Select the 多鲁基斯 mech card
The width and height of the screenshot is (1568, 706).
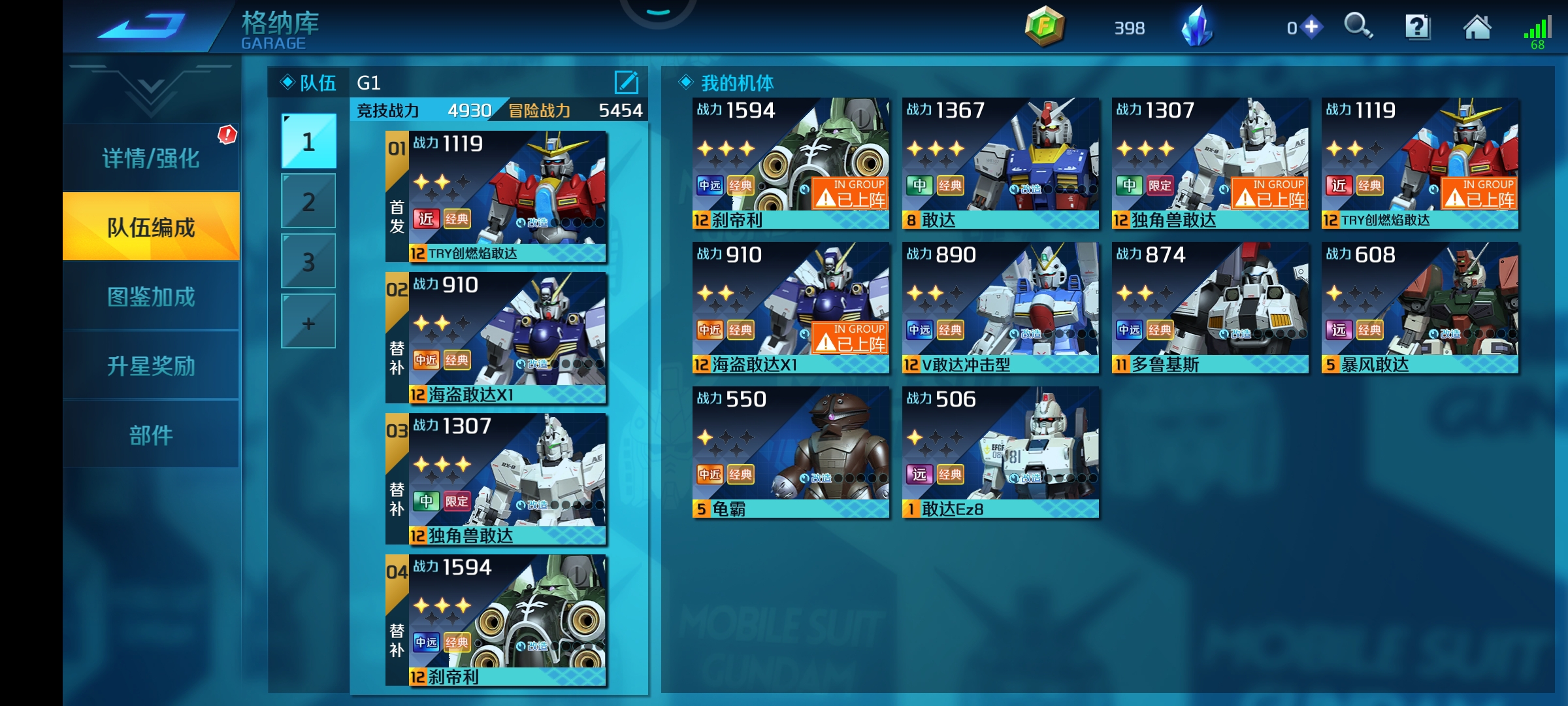pyautogui.click(x=1210, y=308)
